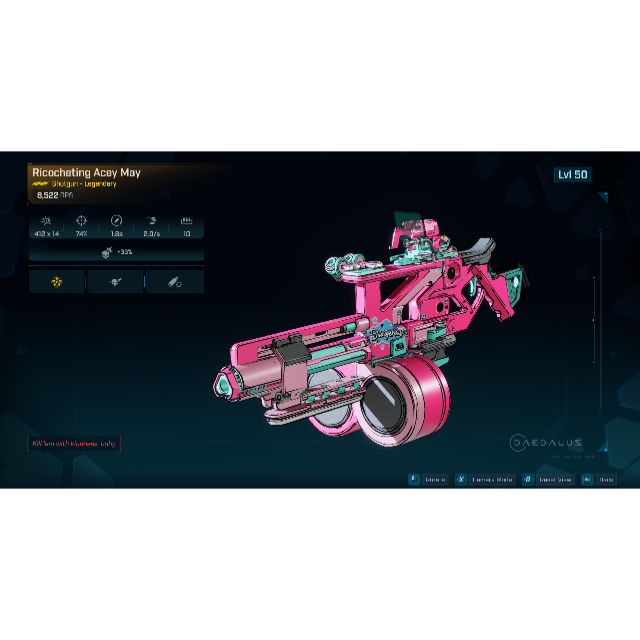Select the yellow legendary perk icon

(x=56, y=282)
